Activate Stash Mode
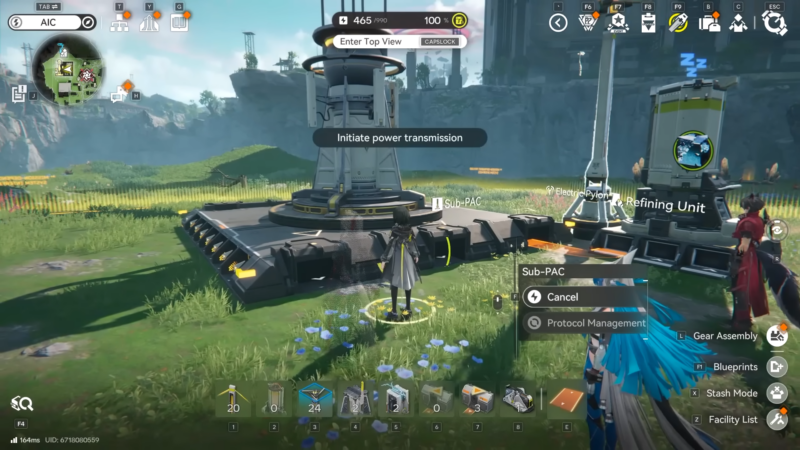800x450 pixels. [x=777, y=393]
